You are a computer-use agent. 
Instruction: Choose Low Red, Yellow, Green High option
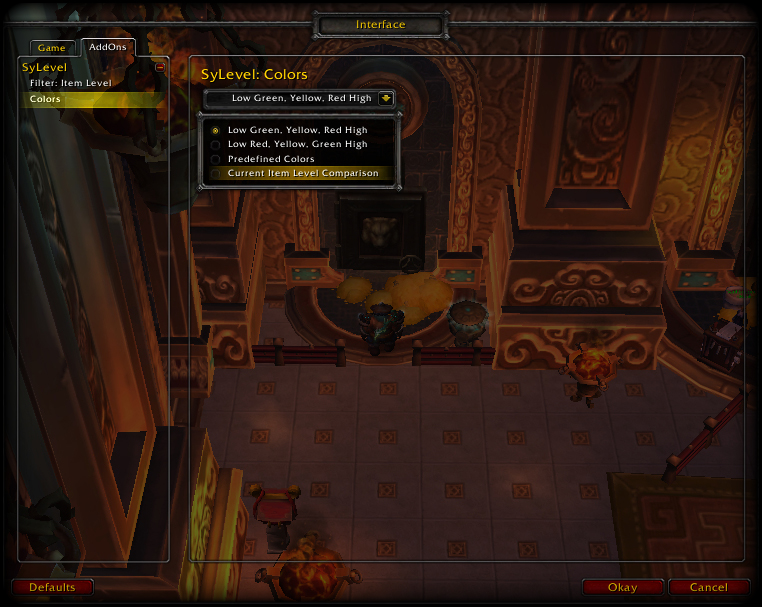click(297, 144)
